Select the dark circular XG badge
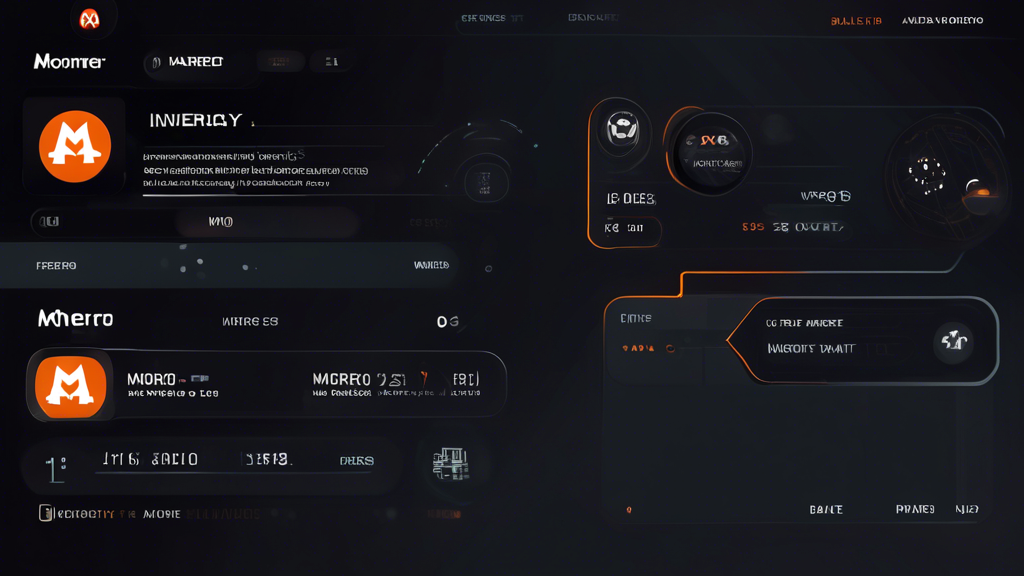The width and height of the screenshot is (1024, 576). [x=712, y=151]
